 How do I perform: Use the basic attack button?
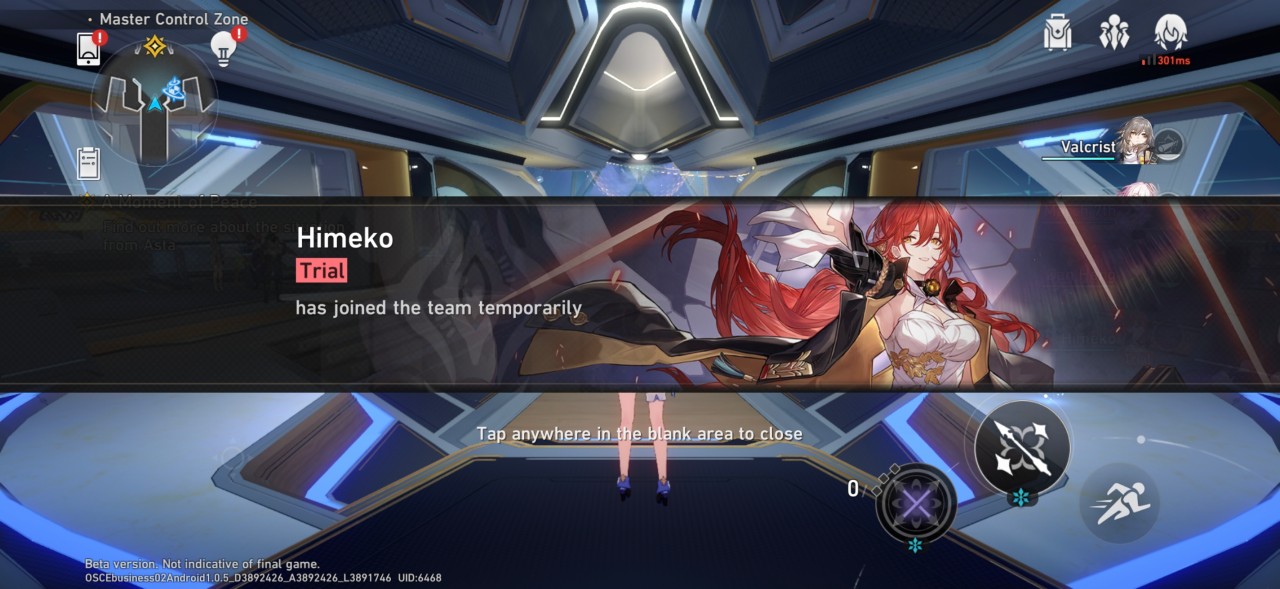1022,447
